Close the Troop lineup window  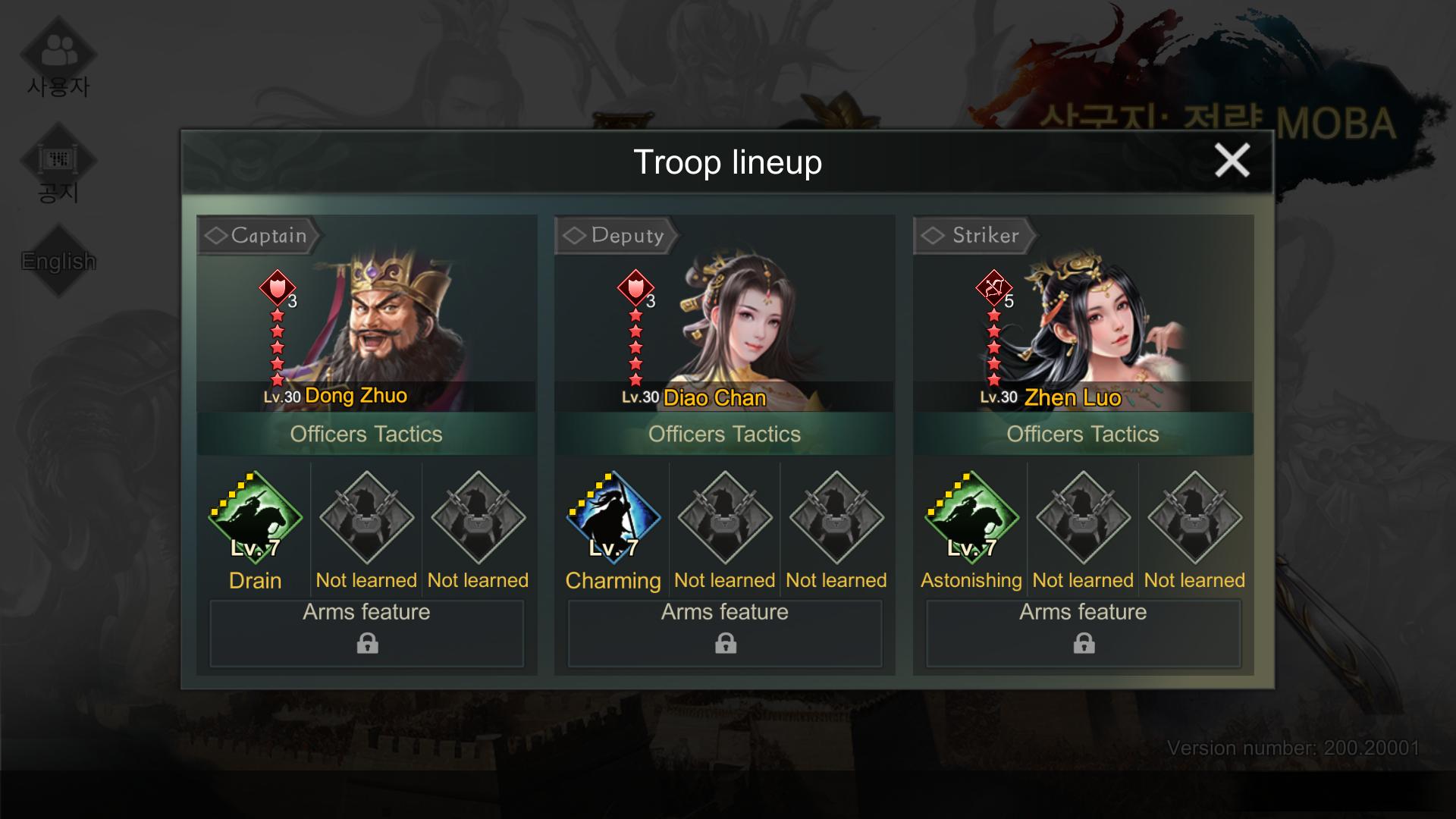pos(1232,161)
